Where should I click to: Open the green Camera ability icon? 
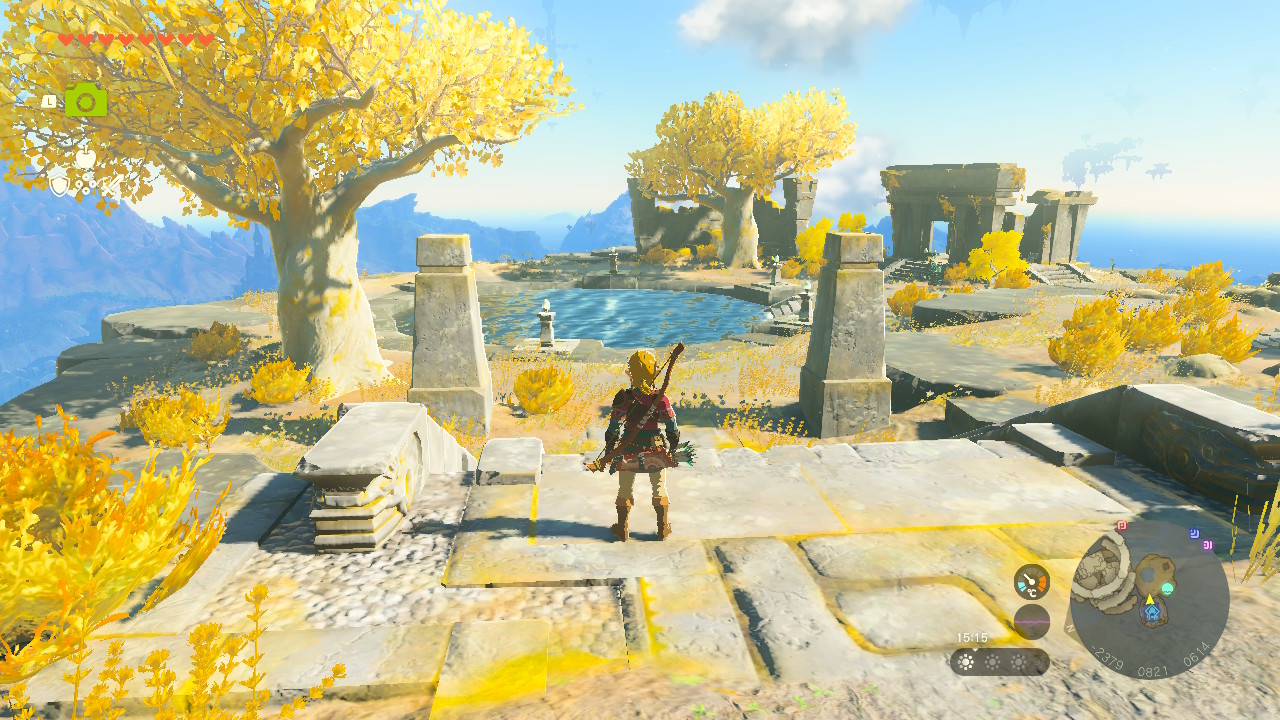pos(86,99)
